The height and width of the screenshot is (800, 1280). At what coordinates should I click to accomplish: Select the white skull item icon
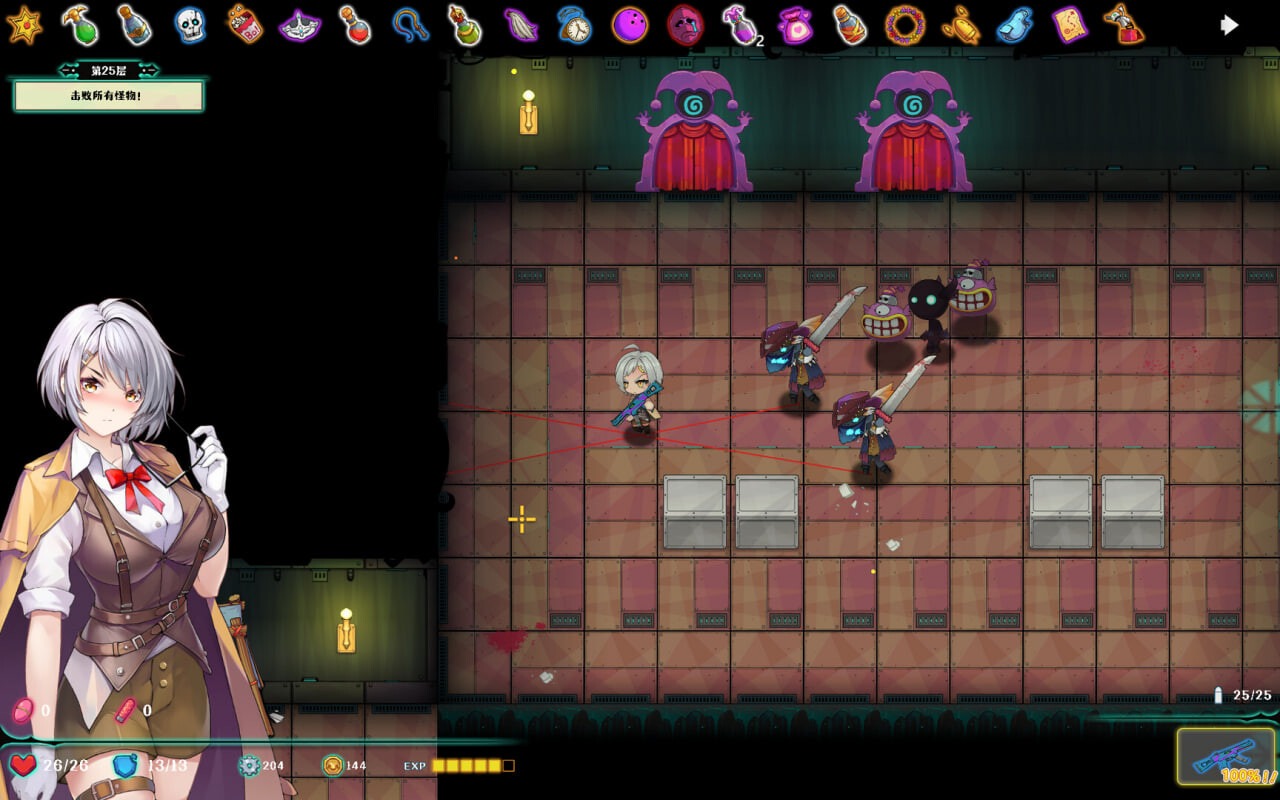(190, 25)
